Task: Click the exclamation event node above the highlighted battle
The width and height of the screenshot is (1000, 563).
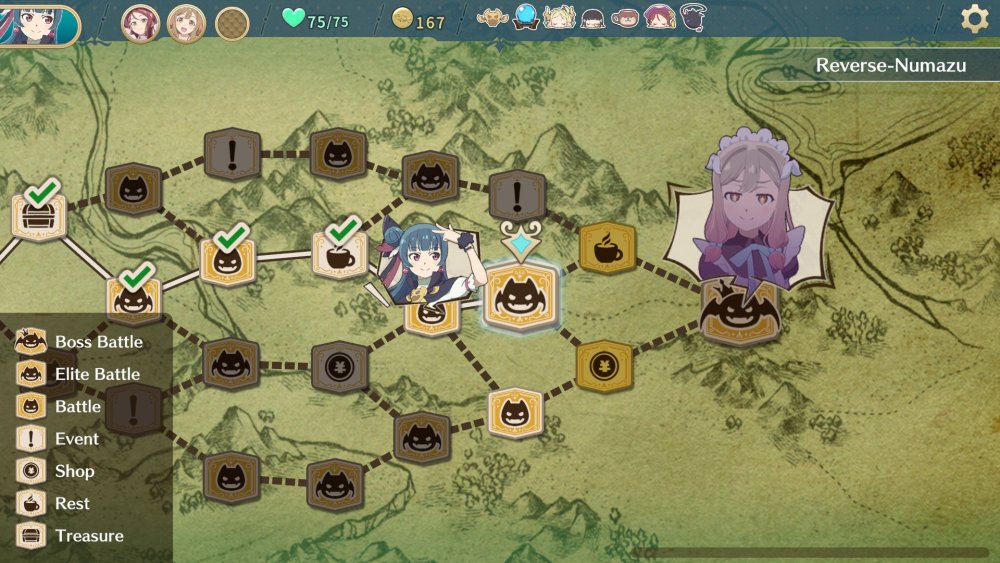Action: tap(517, 195)
